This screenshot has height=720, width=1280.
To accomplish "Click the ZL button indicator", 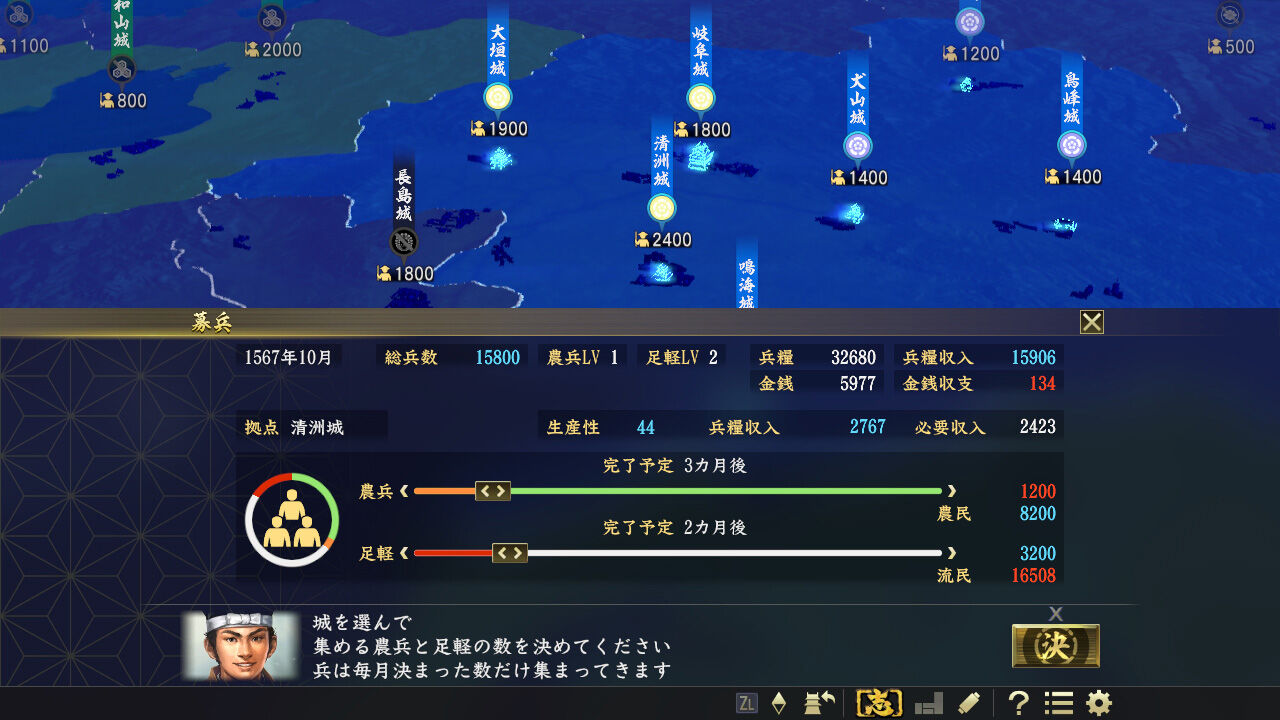I will click(x=748, y=702).
